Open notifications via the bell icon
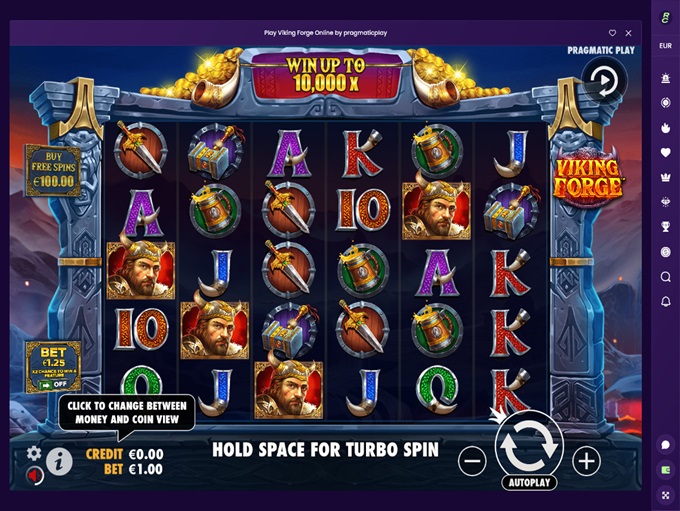Screen dimensions: 680x511 (665, 301)
